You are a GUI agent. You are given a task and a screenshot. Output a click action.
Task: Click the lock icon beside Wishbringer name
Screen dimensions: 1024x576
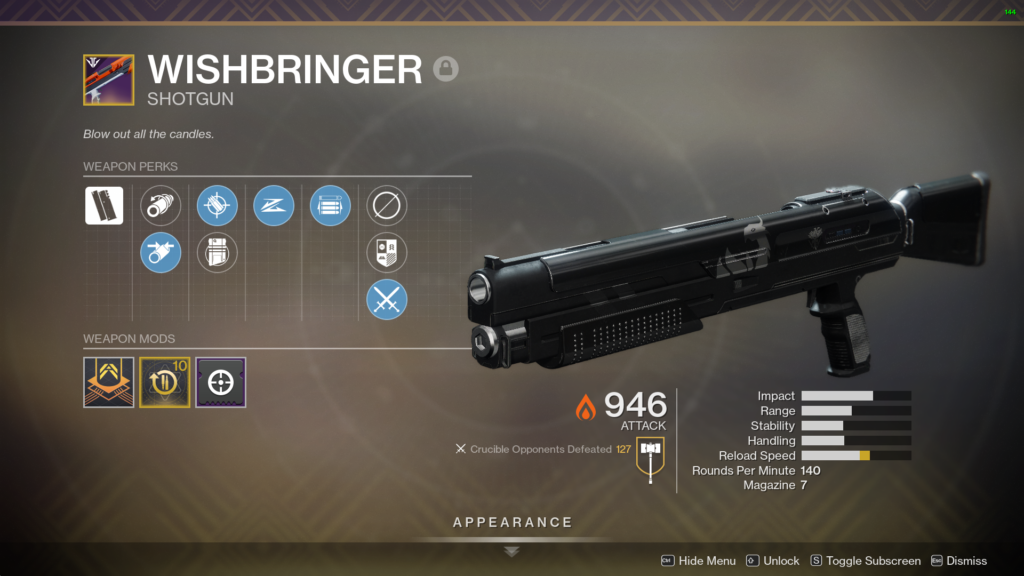tap(446, 69)
